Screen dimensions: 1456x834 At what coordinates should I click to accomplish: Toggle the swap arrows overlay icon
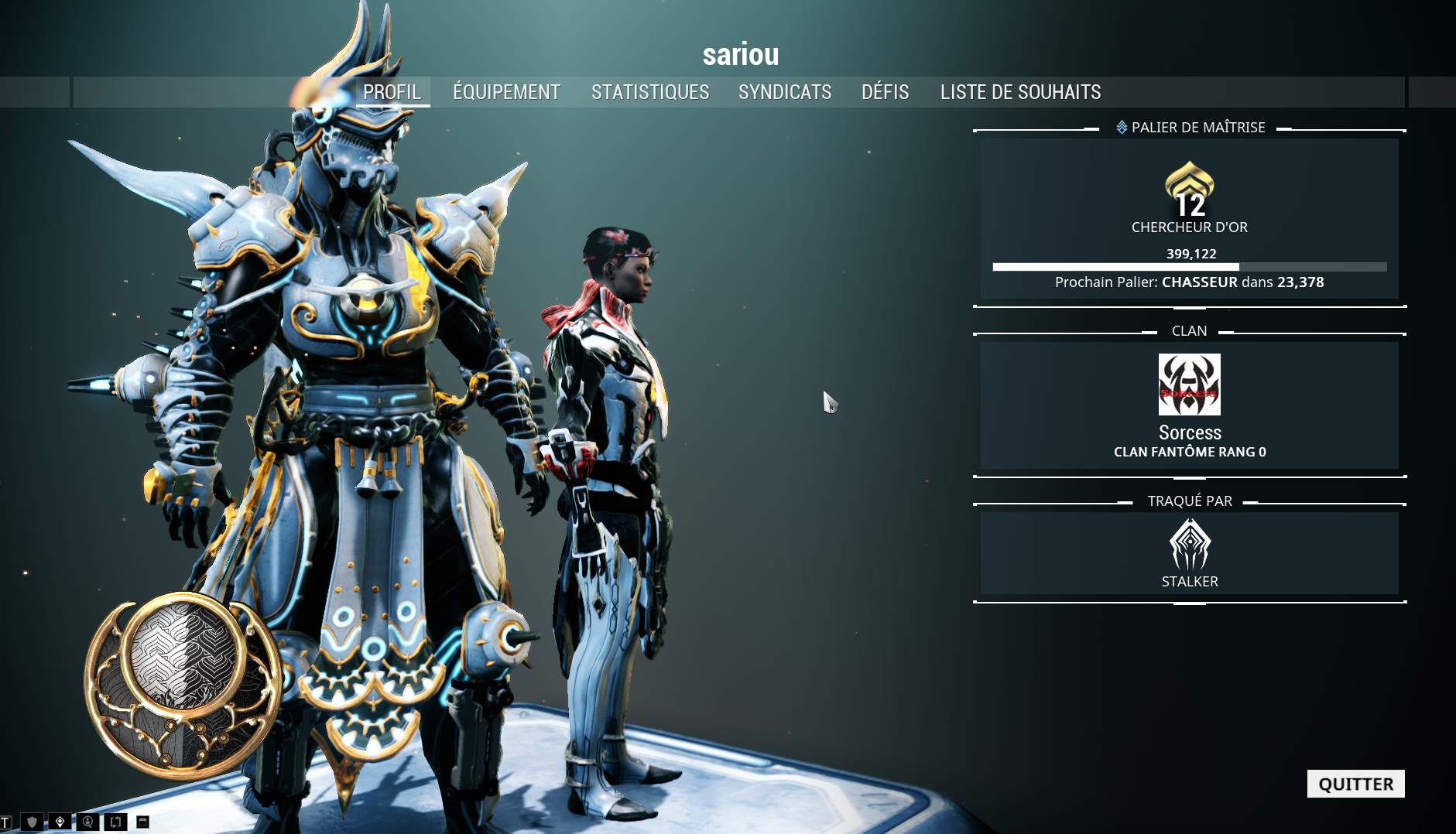[115, 822]
